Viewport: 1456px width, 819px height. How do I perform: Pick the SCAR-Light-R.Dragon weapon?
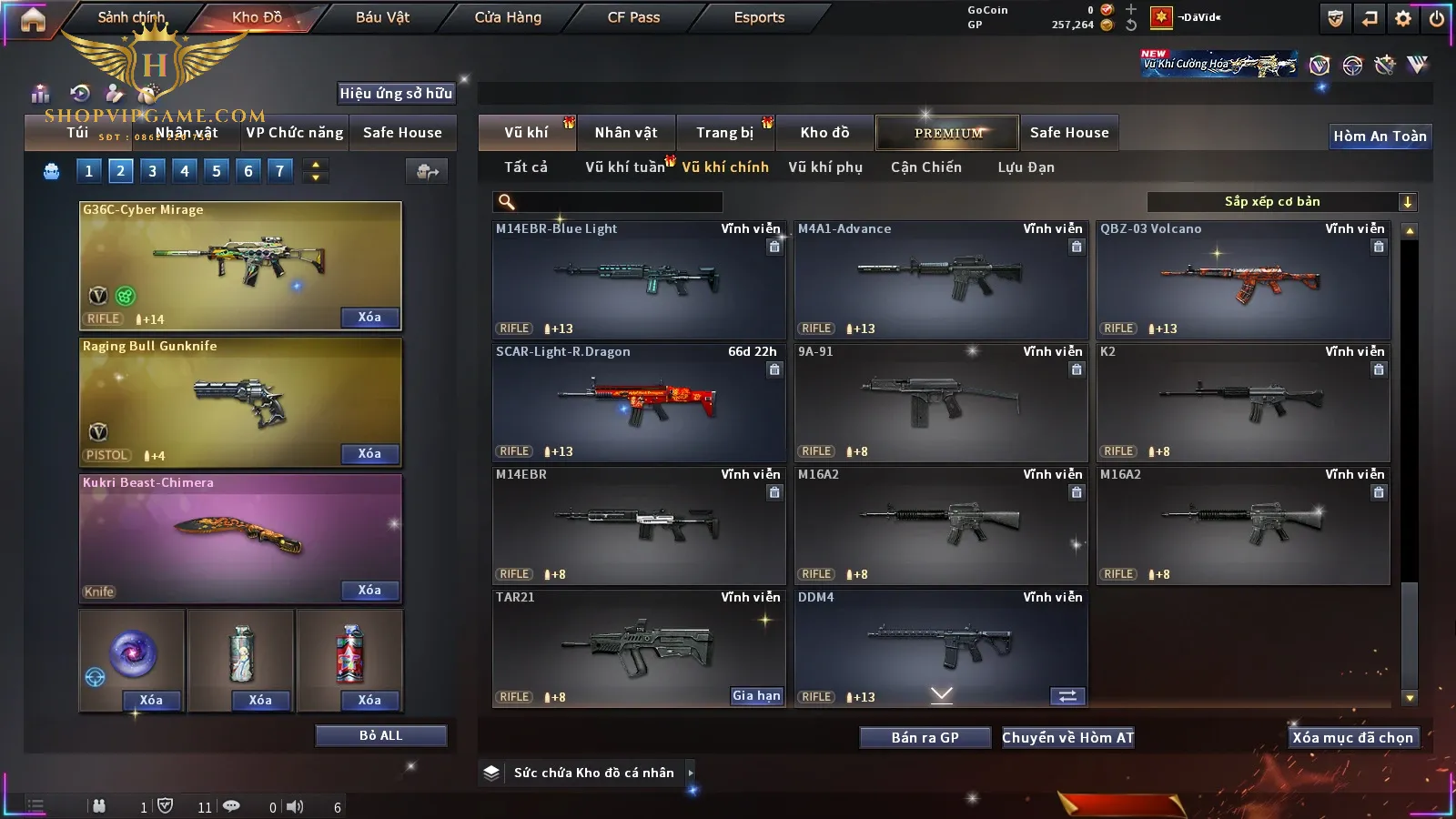(638, 402)
